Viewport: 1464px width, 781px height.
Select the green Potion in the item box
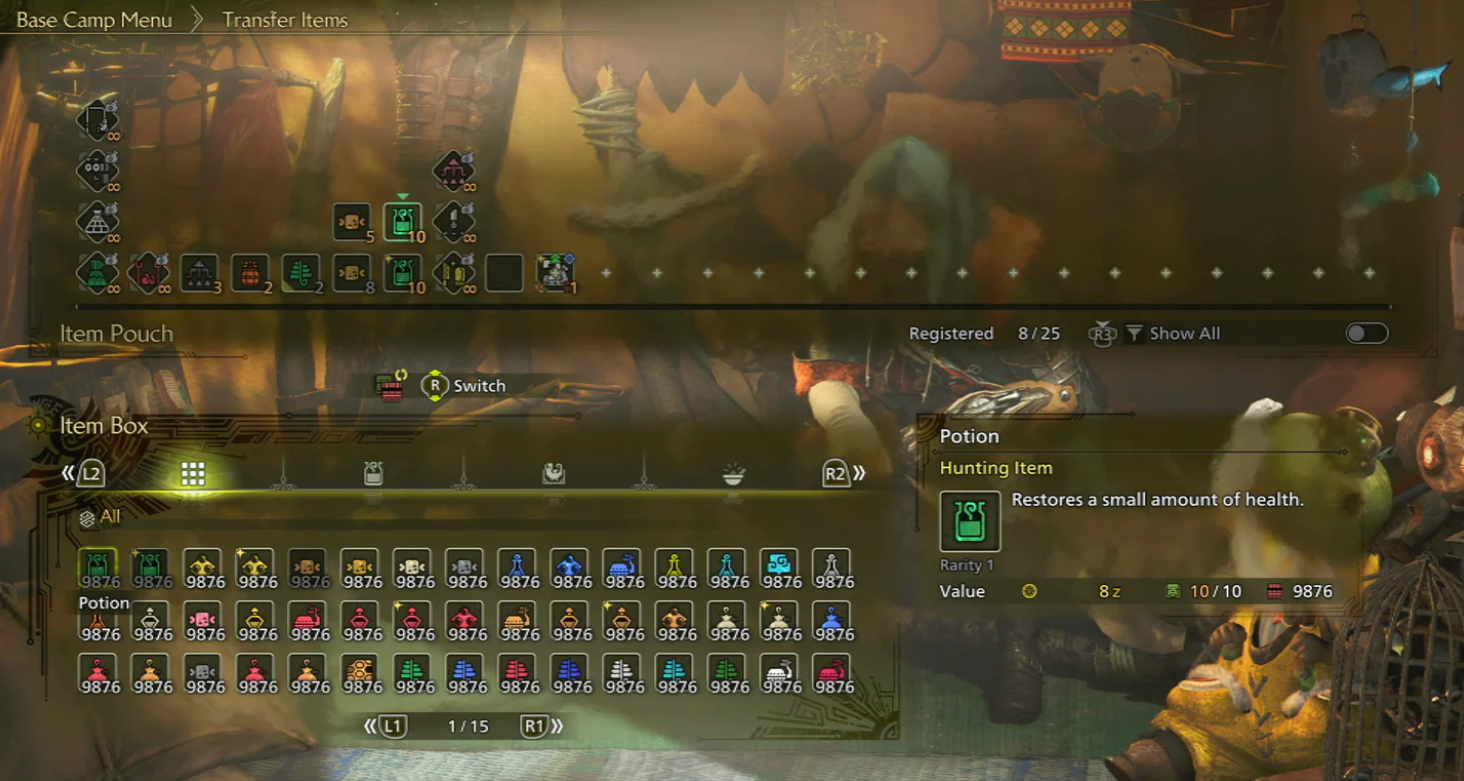pos(98,567)
